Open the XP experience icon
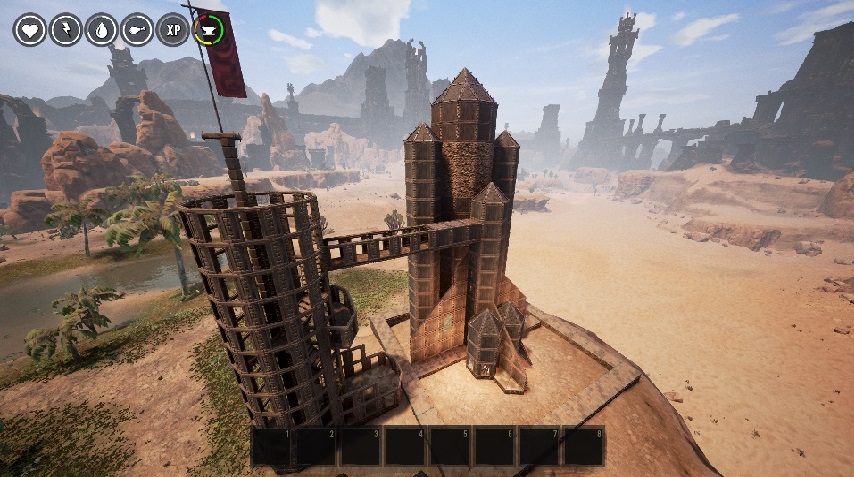Image resolution: width=854 pixels, height=477 pixels. [173, 29]
